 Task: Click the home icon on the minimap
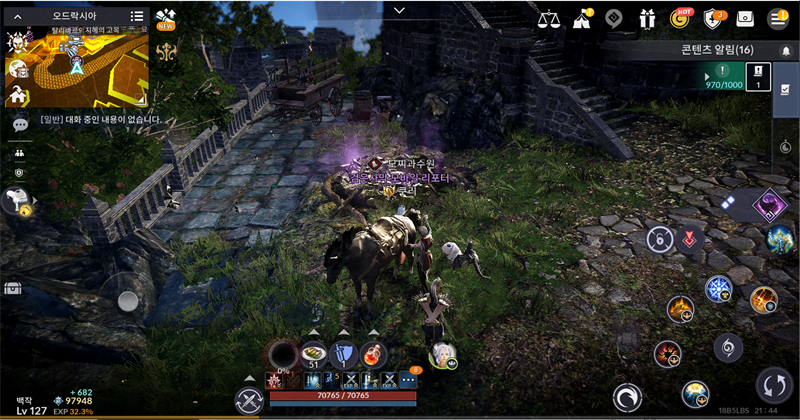coord(18,96)
